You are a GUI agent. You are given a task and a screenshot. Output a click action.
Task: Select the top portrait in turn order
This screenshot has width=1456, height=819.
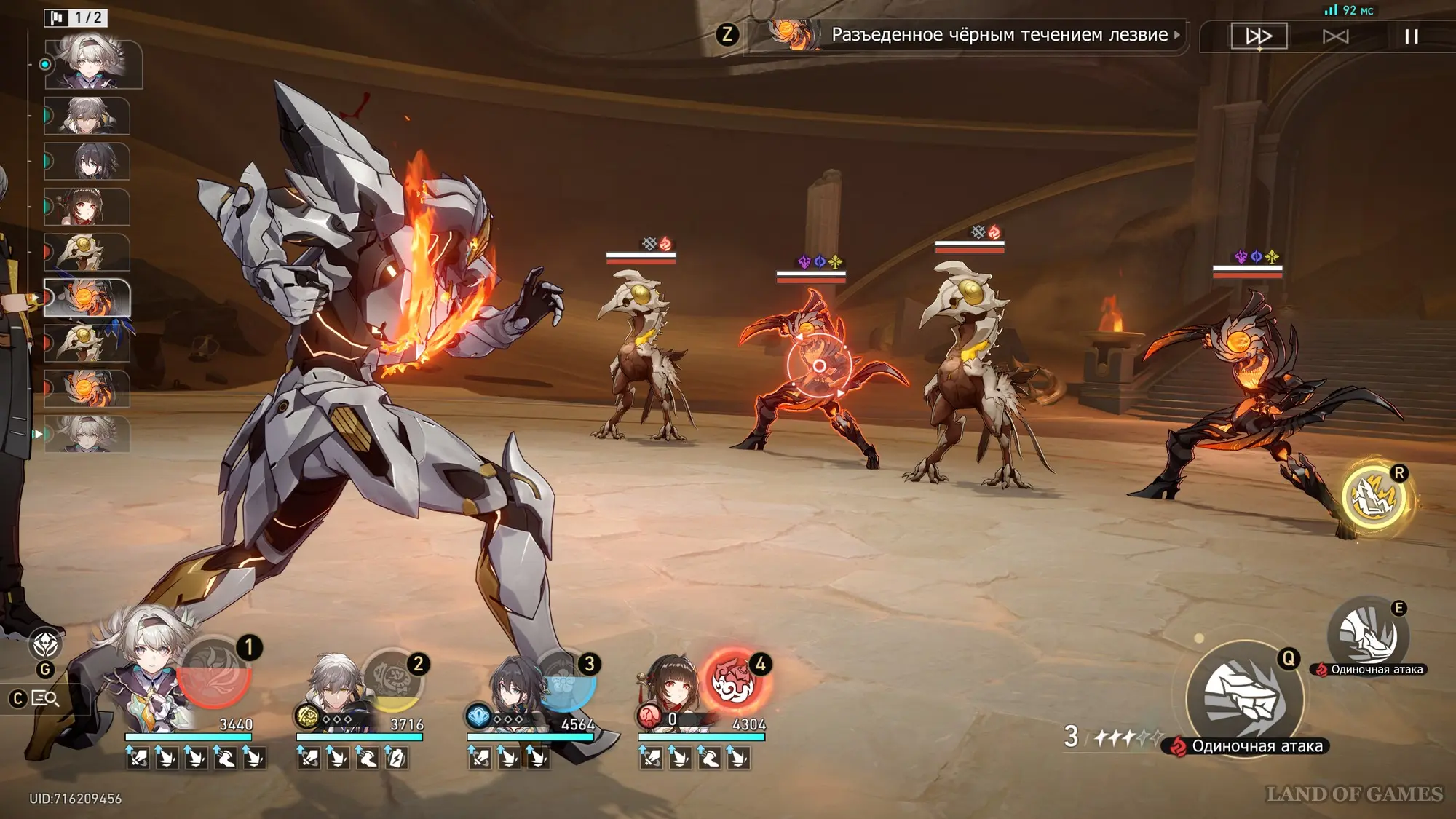[93, 64]
